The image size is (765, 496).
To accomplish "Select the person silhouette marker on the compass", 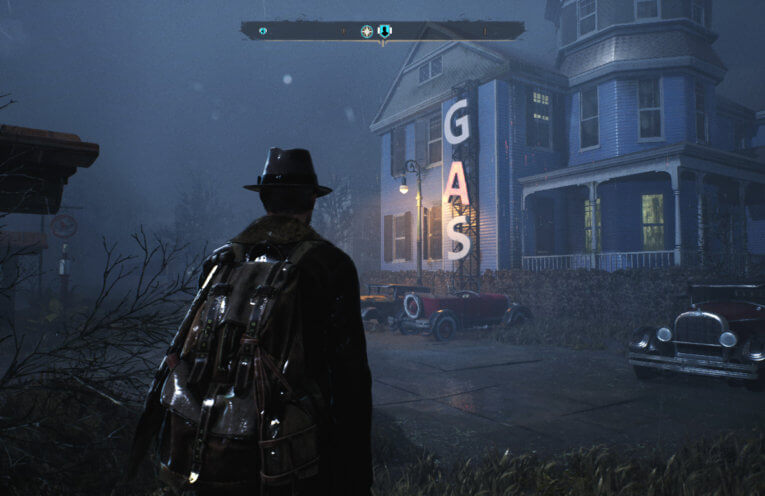I will click(385, 31).
